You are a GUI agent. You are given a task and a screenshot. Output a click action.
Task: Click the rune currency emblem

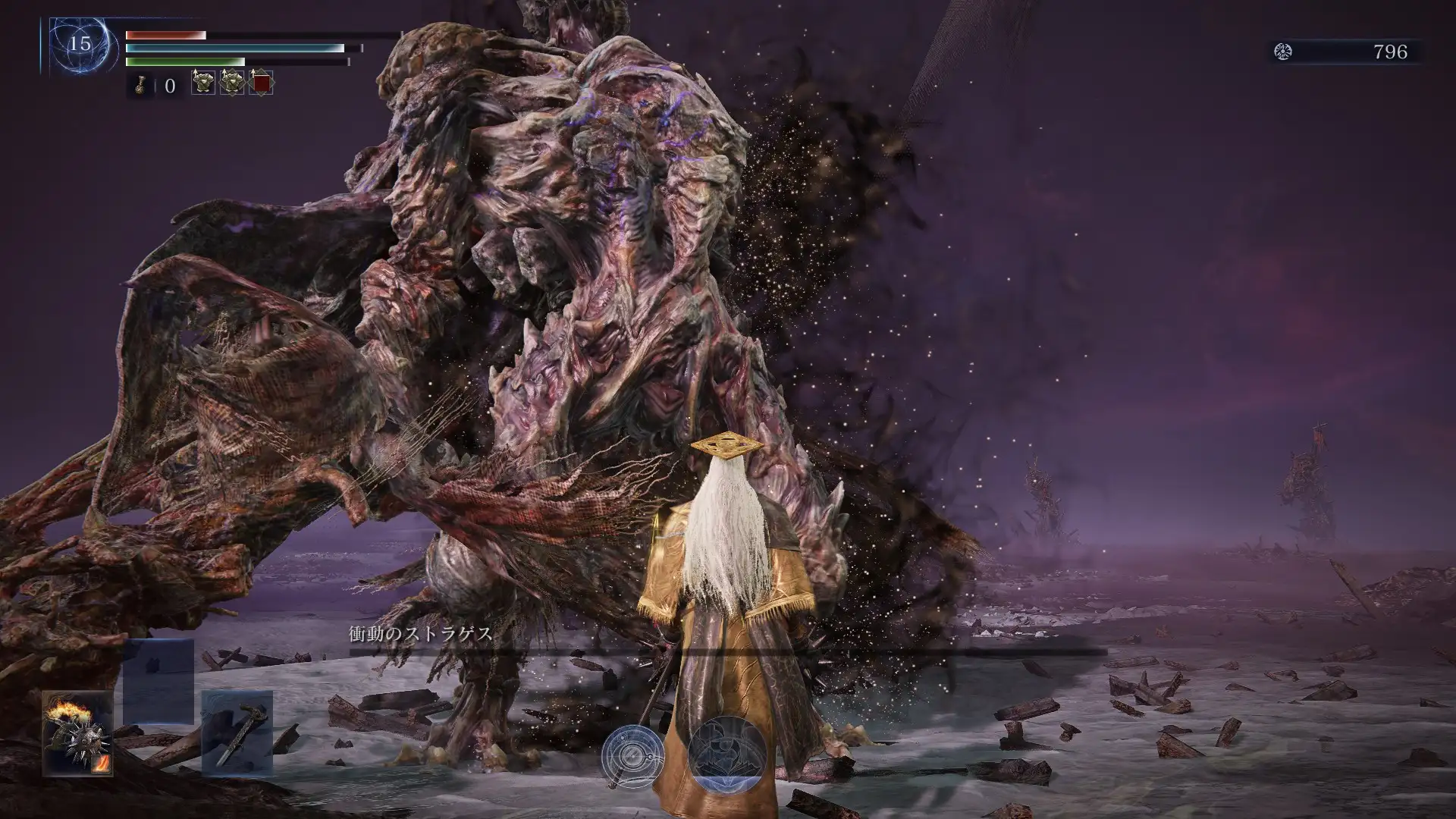click(1283, 52)
